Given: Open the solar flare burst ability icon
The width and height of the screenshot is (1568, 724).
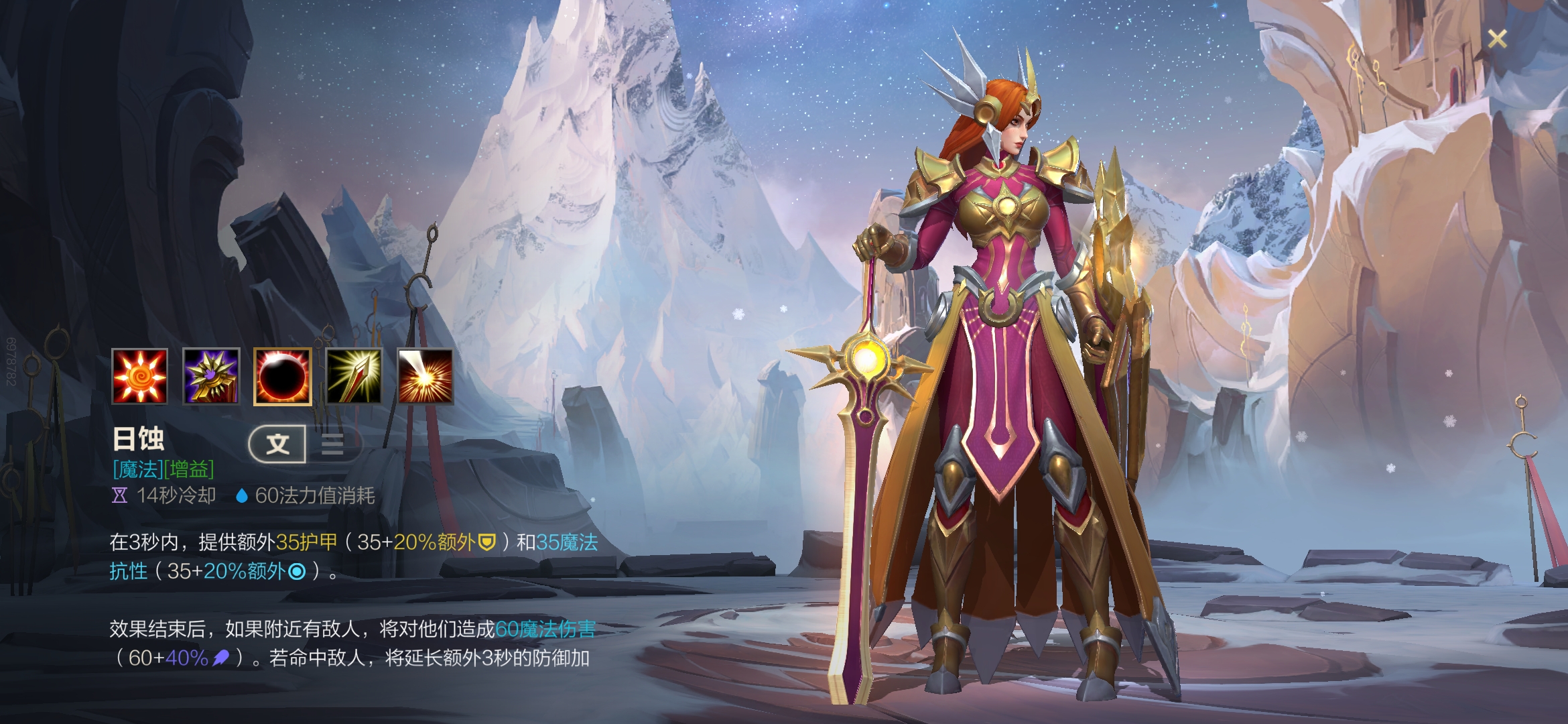Looking at the screenshot, I should click(426, 376).
